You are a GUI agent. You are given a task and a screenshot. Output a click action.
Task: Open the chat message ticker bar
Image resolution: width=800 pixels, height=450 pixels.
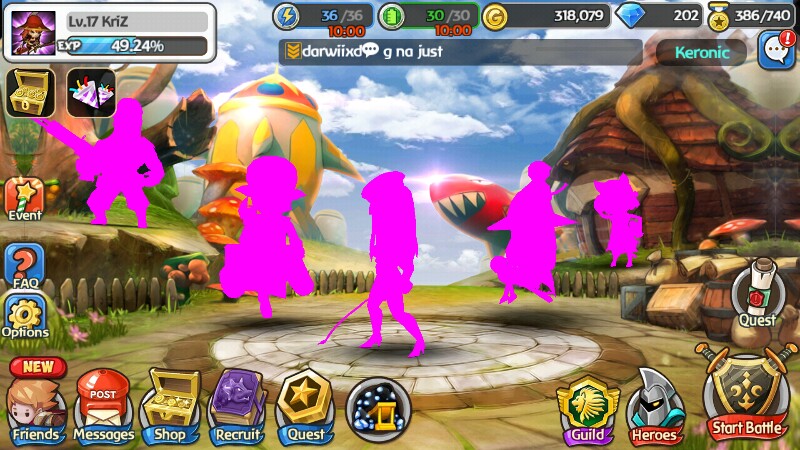460,52
